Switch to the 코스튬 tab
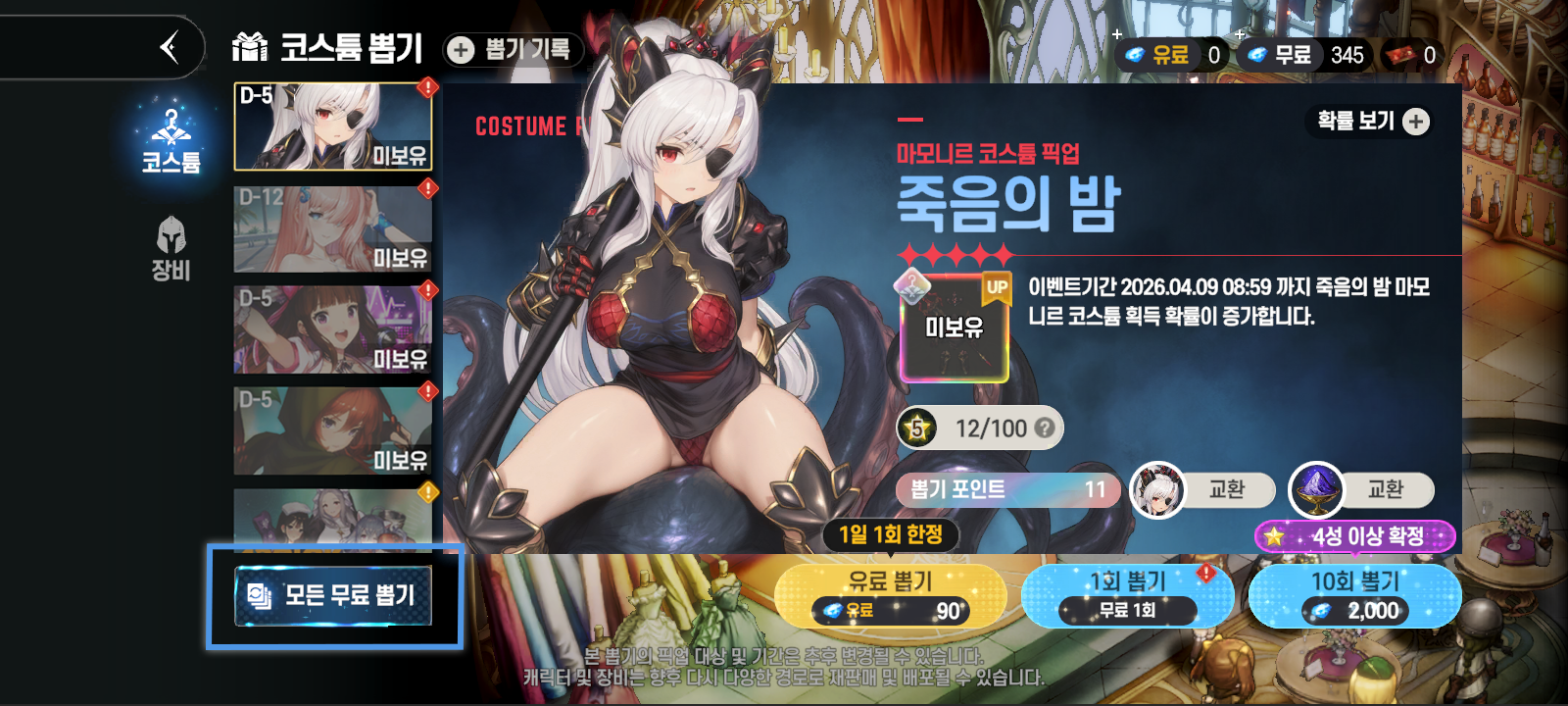This screenshot has height=706, width=1568. 171,142
